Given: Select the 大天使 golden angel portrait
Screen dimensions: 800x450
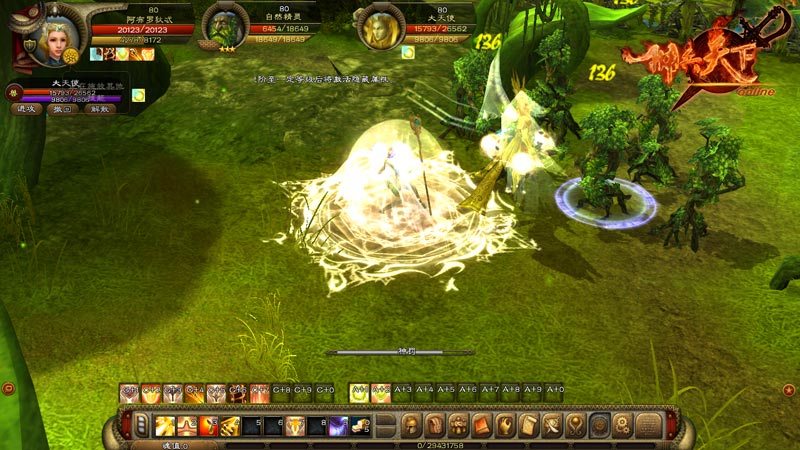Looking at the screenshot, I should coord(379,30).
